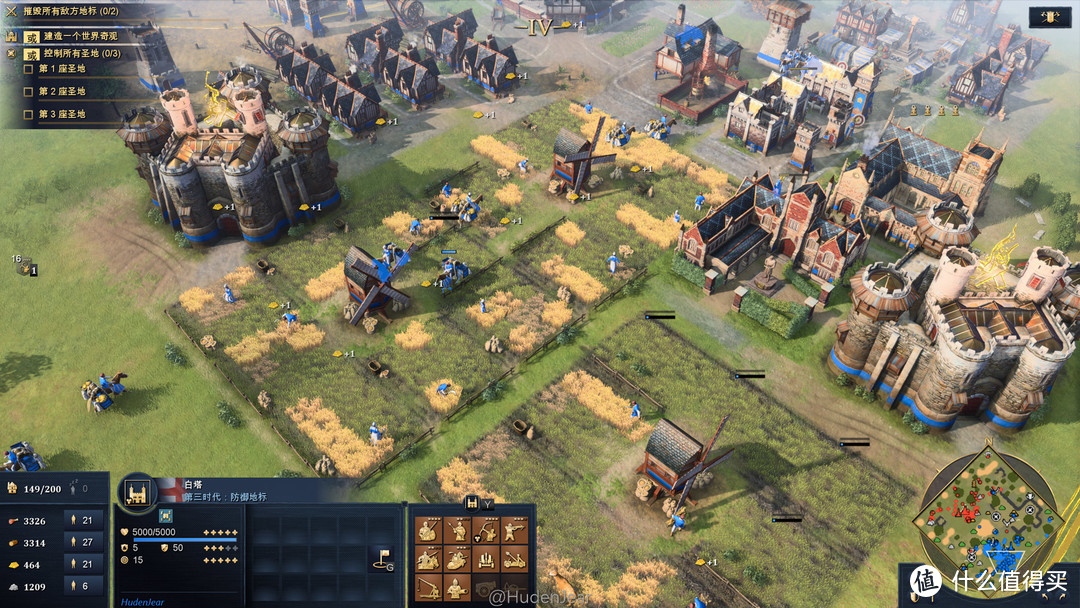Image resolution: width=1080 pixels, height=608 pixels.
Task: Click the White Tower building portrait
Action: click(x=137, y=490)
